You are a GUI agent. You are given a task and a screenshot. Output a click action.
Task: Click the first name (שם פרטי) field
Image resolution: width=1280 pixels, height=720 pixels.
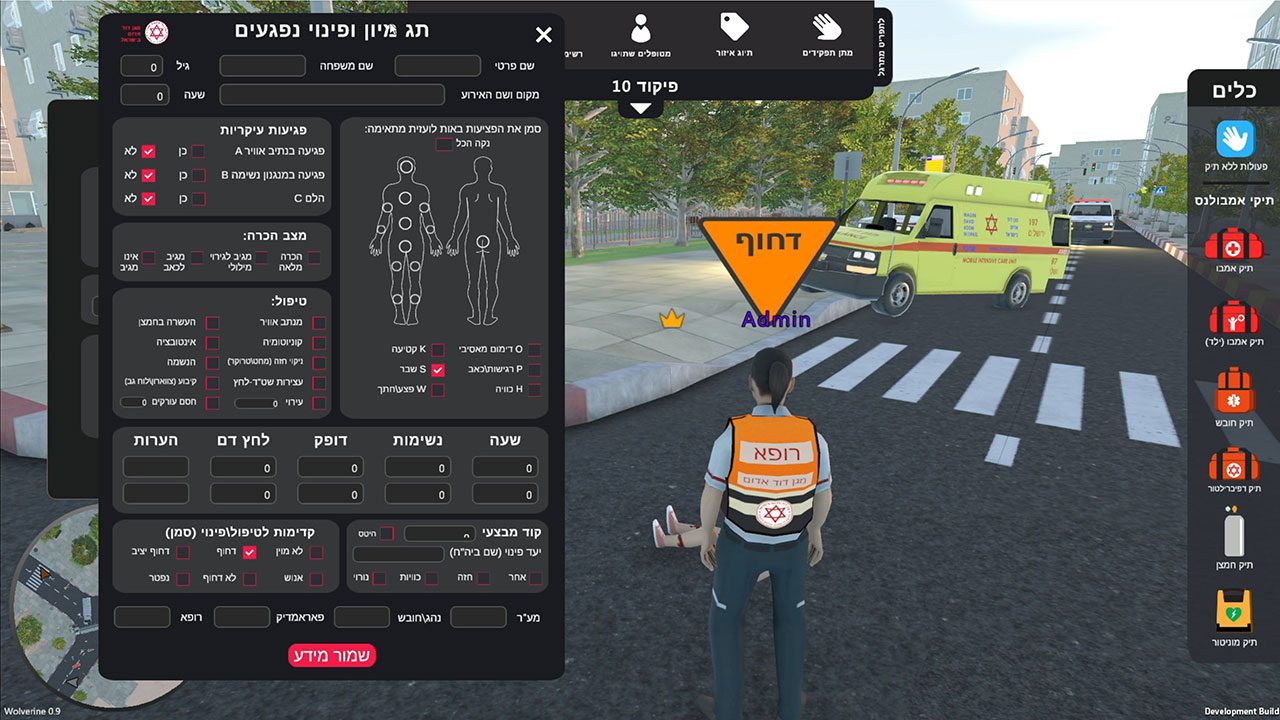pyautogui.click(x=438, y=66)
